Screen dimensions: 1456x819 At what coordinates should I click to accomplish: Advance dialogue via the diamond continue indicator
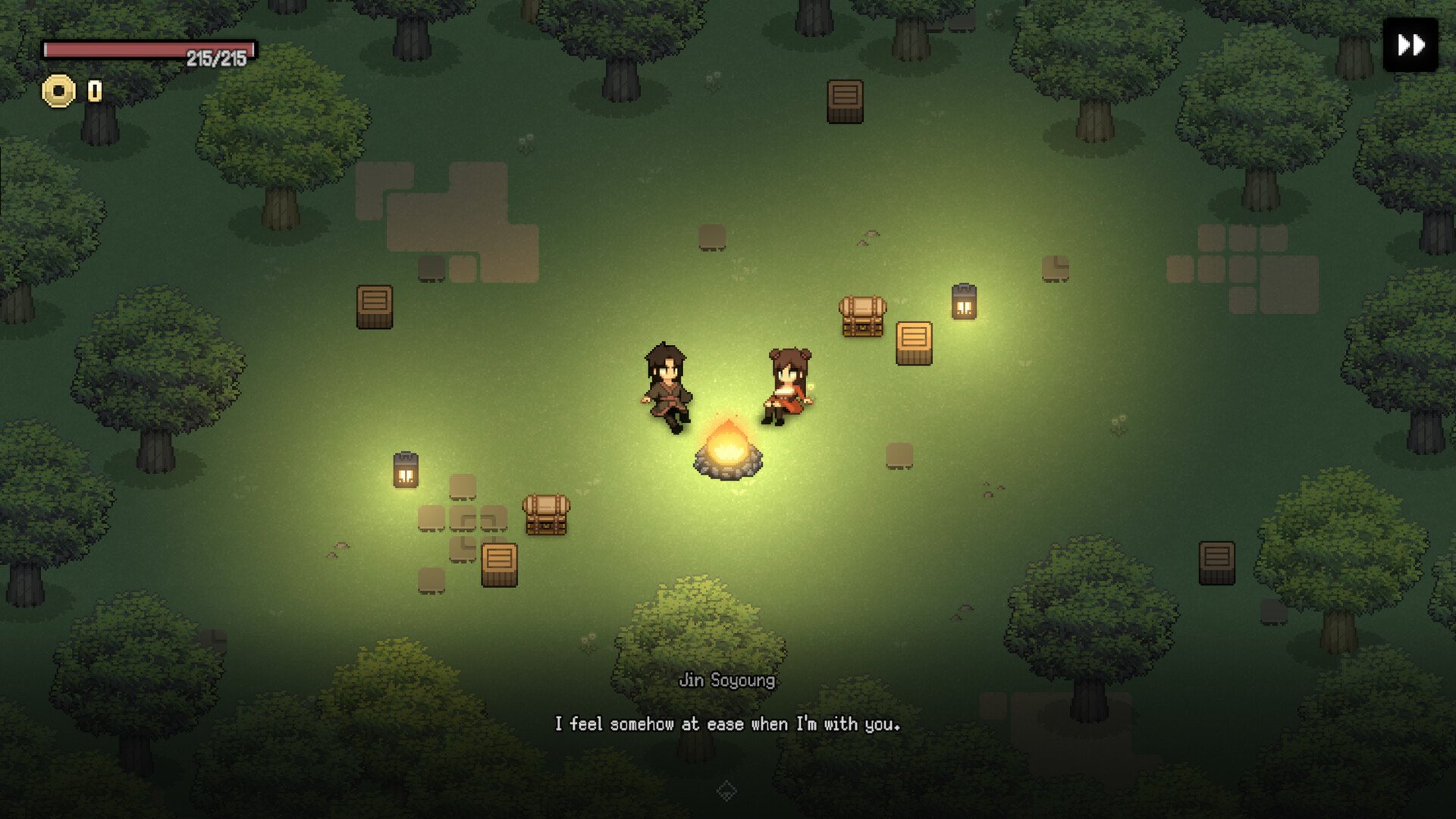(x=726, y=791)
